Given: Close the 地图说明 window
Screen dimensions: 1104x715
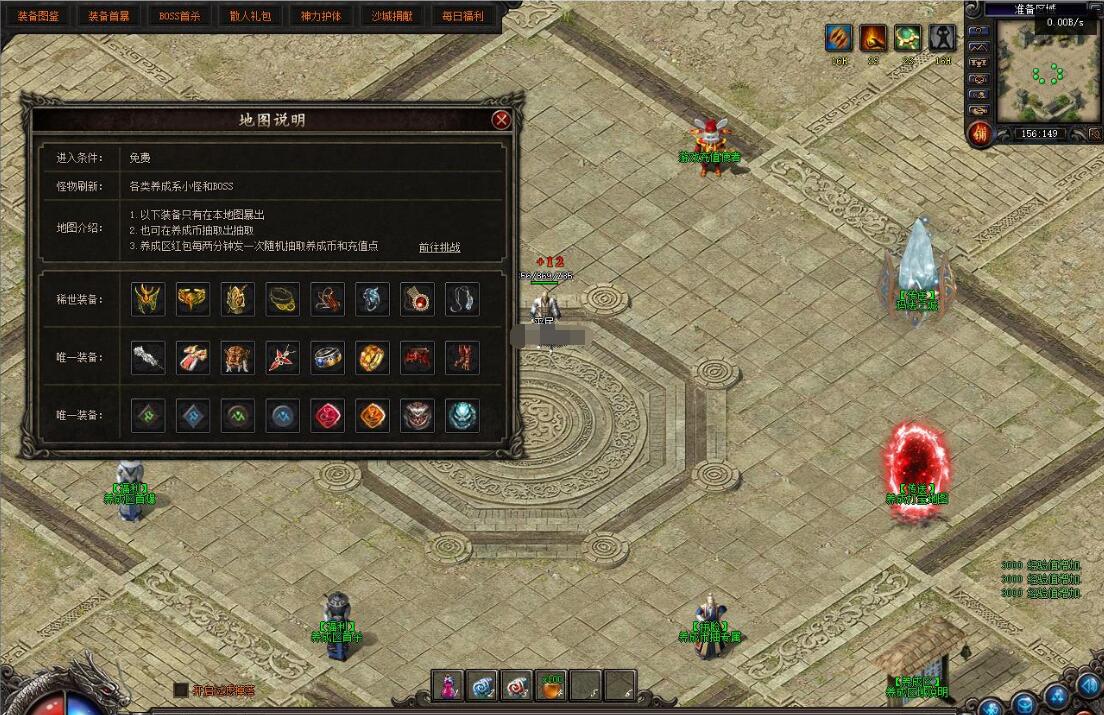Looking at the screenshot, I should tap(502, 120).
